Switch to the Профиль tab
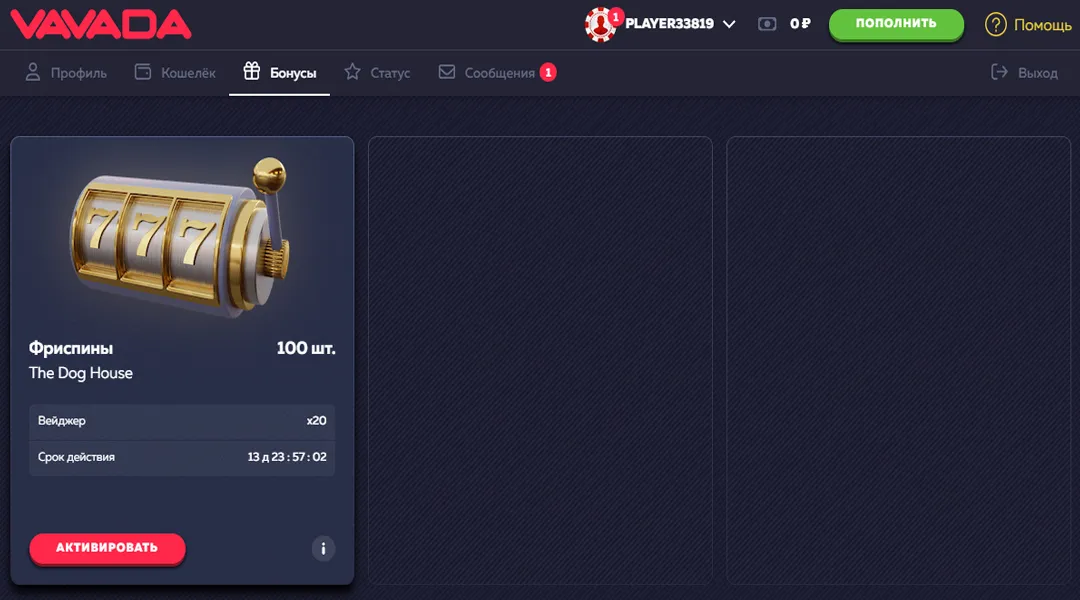1080x600 pixels. (66, 73)
